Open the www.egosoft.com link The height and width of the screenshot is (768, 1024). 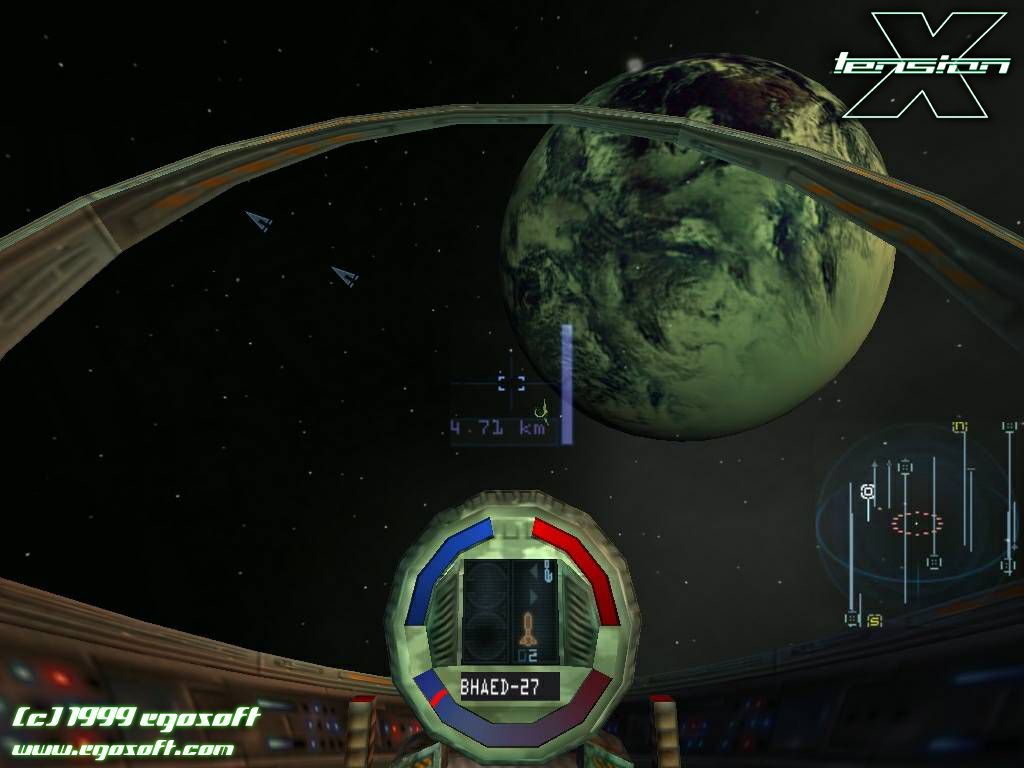pyautogui.click(x=123, y=748)
